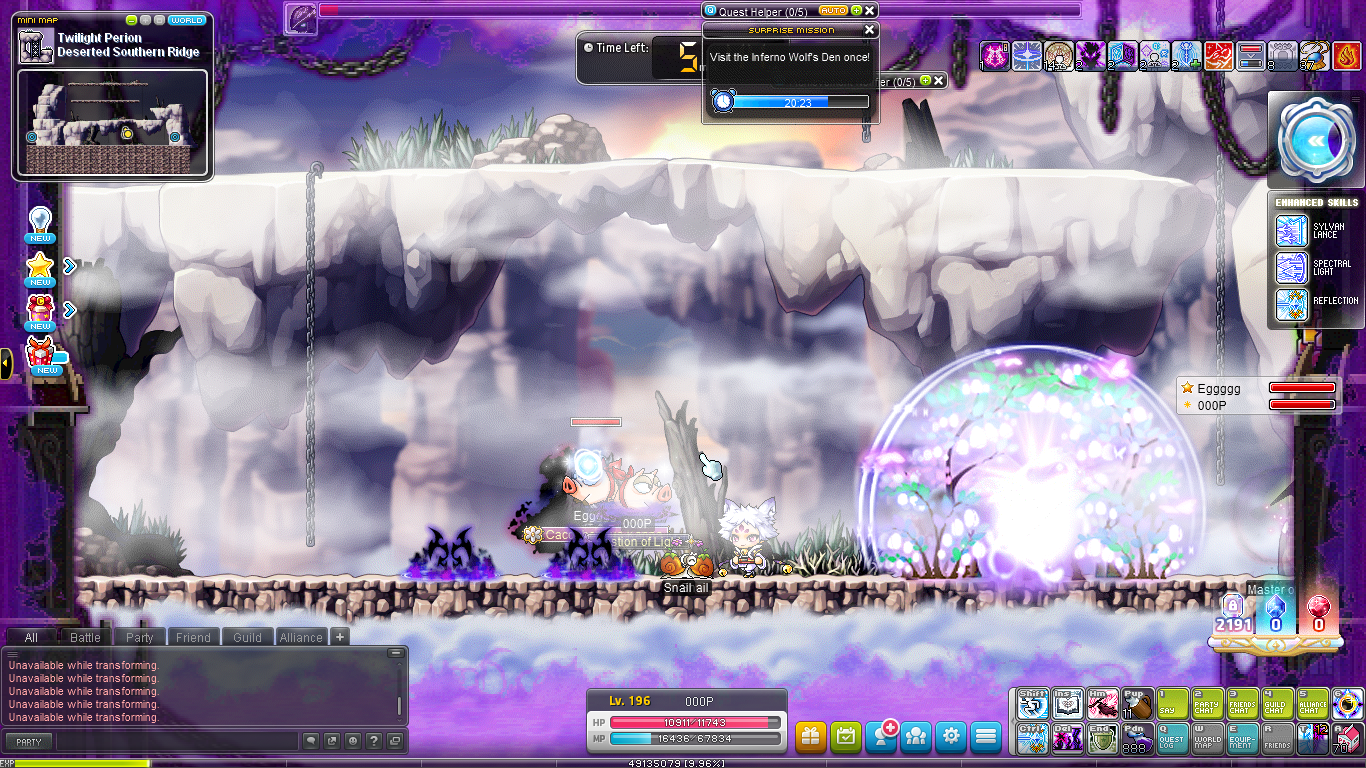Add a new chat tab with plus button
Image resolution: width=1366 pixels, height=768 pixels.
pos(340,637)
